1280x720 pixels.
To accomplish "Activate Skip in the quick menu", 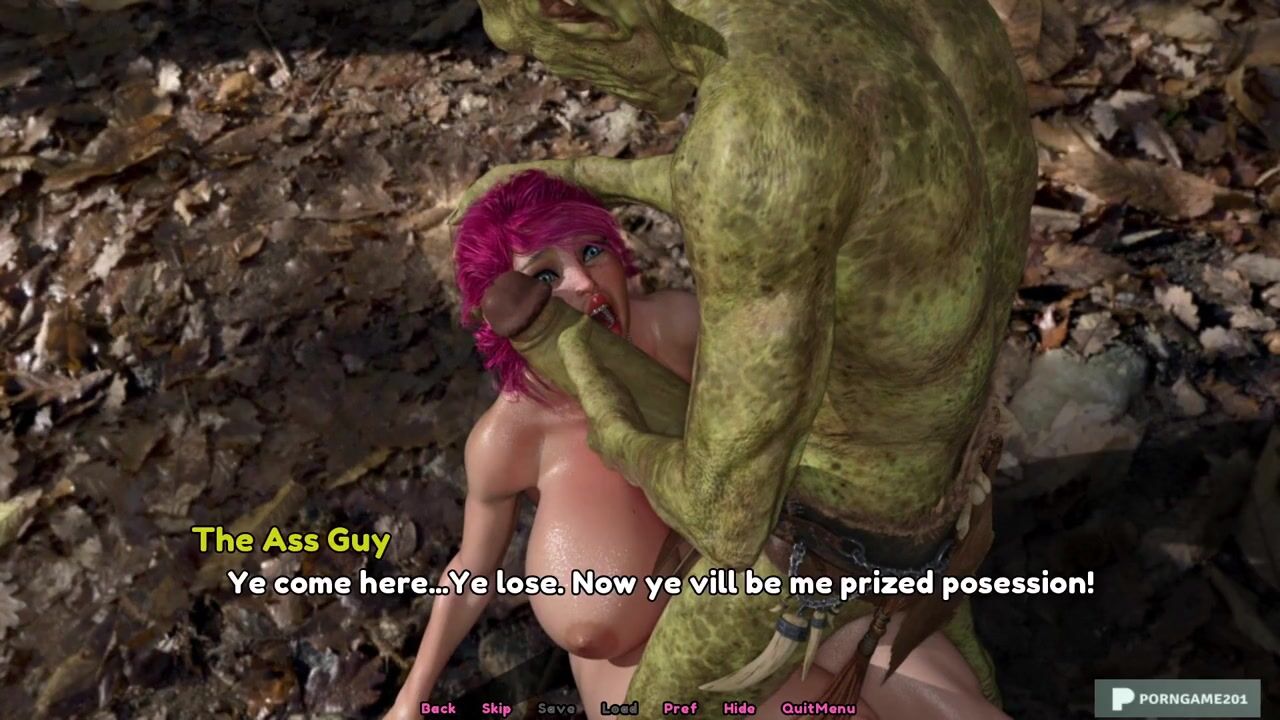I will [x=496, y=708].
